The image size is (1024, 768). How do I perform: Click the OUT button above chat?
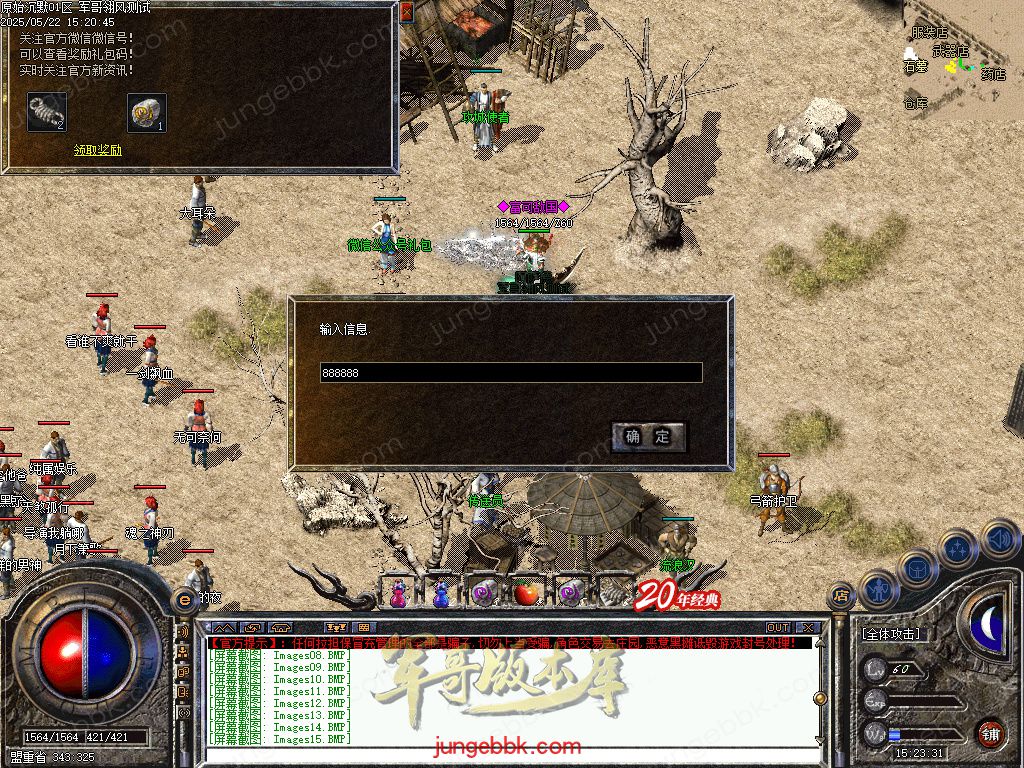777,628
